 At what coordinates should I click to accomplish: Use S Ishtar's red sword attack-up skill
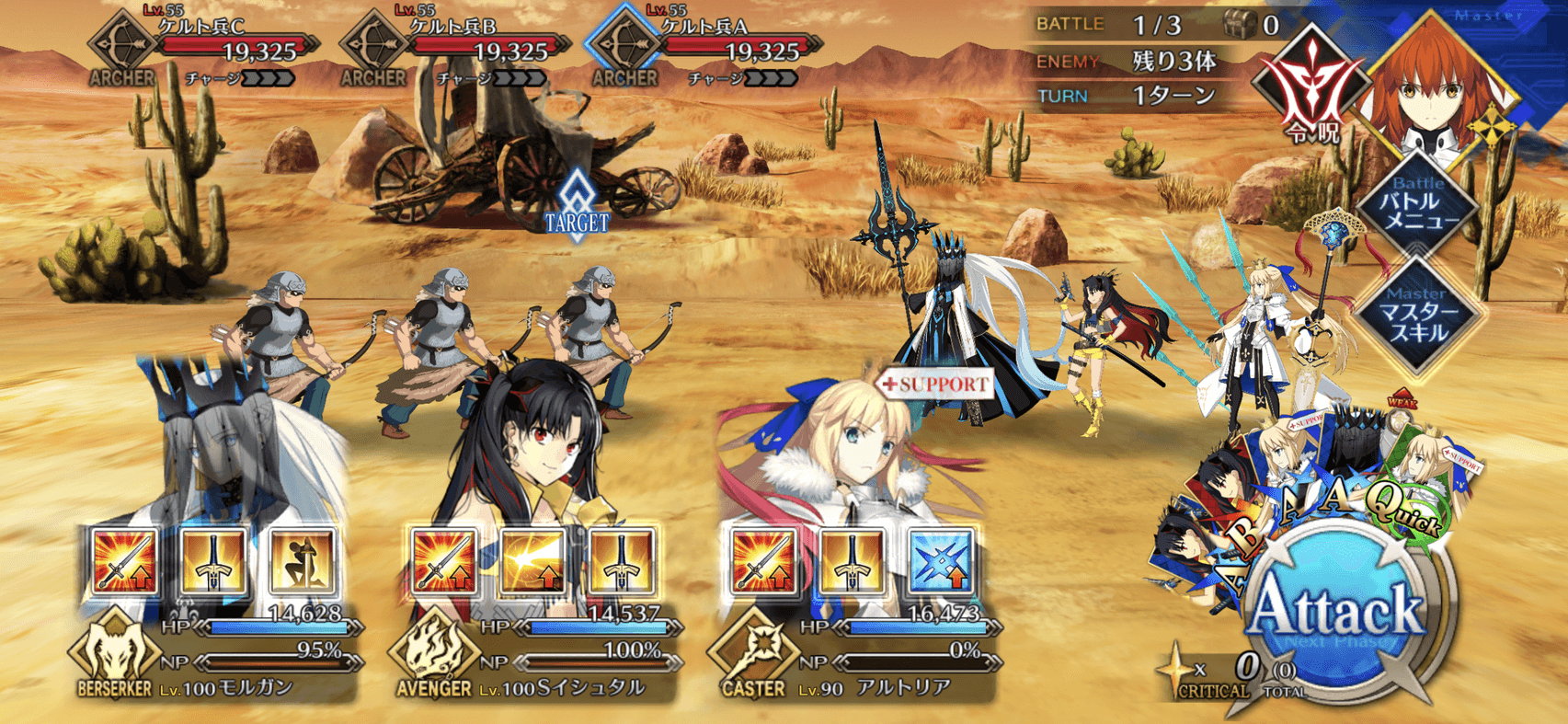tap(444, 561)
